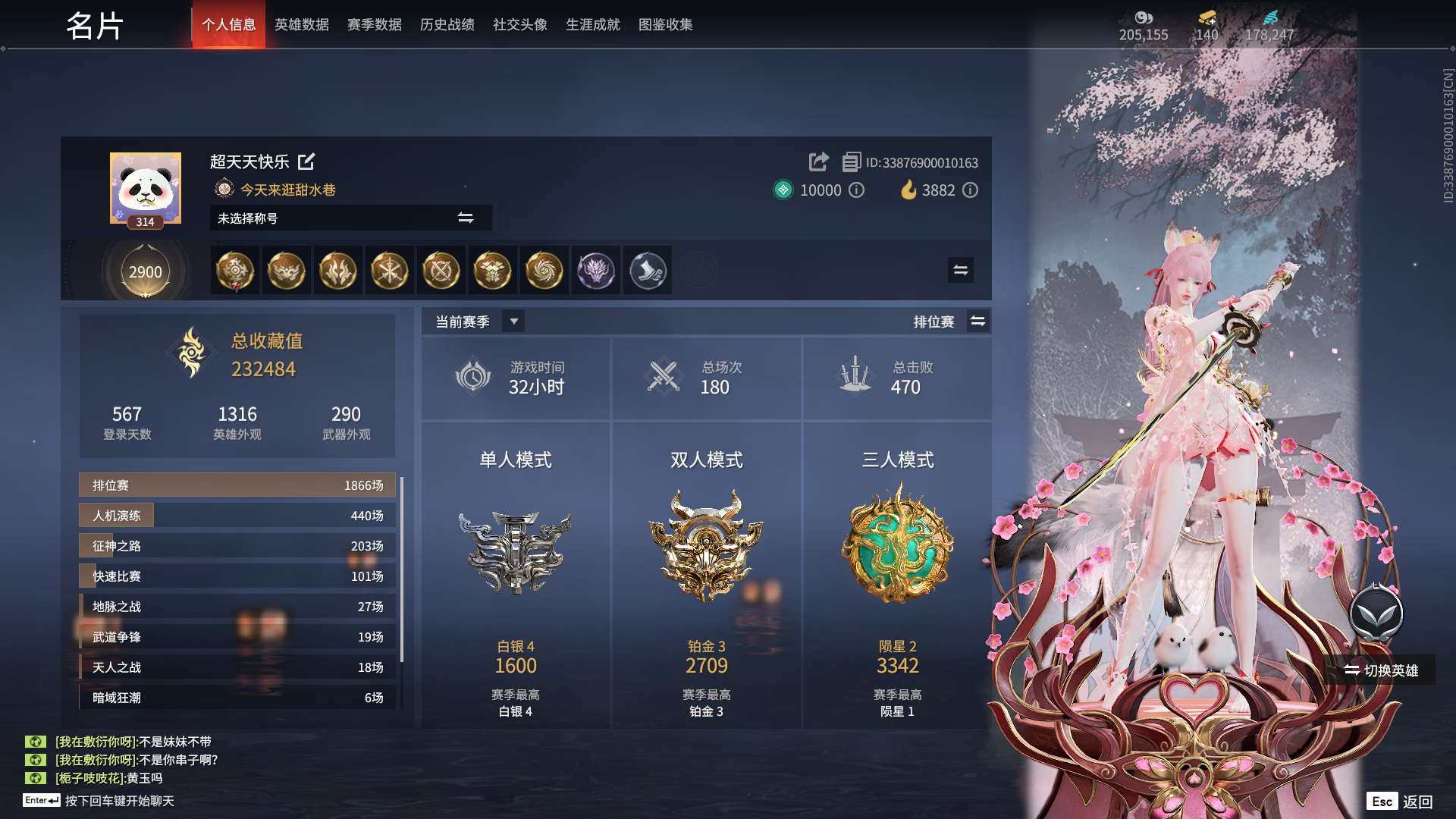Click the coin currency icon showing 205,155
This screenshot has height=819, width=1456.
[x=1142, y=17]
